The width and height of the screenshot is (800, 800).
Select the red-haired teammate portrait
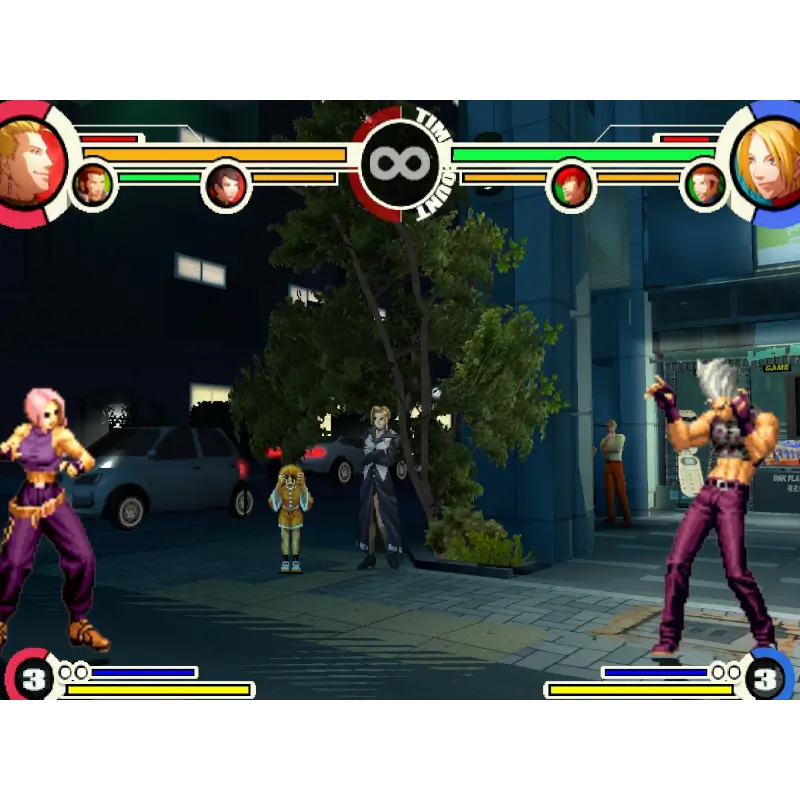point(571,185)
